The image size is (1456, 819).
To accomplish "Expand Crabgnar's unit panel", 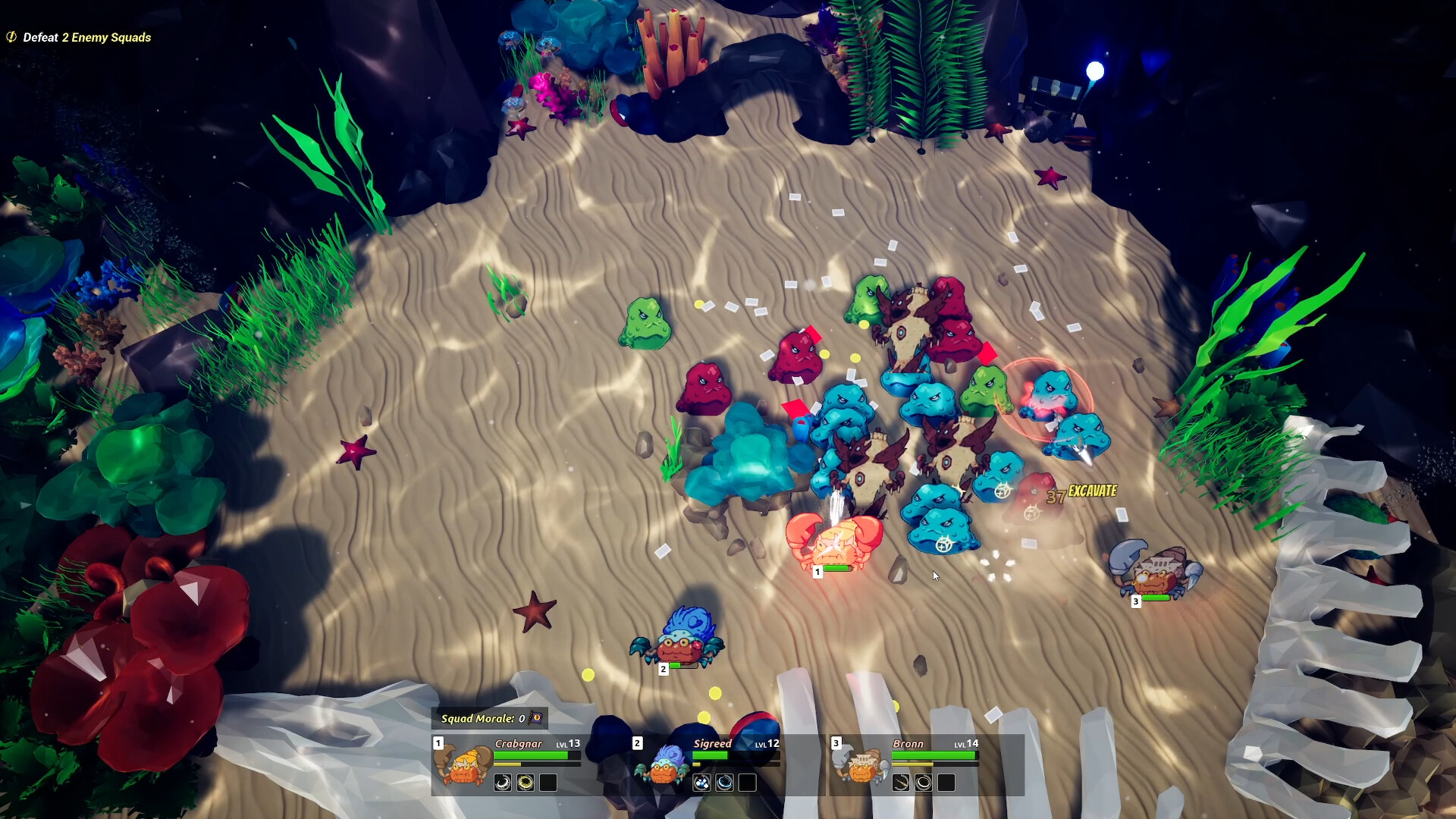I will pyautogui.click(x=463, y=766).
